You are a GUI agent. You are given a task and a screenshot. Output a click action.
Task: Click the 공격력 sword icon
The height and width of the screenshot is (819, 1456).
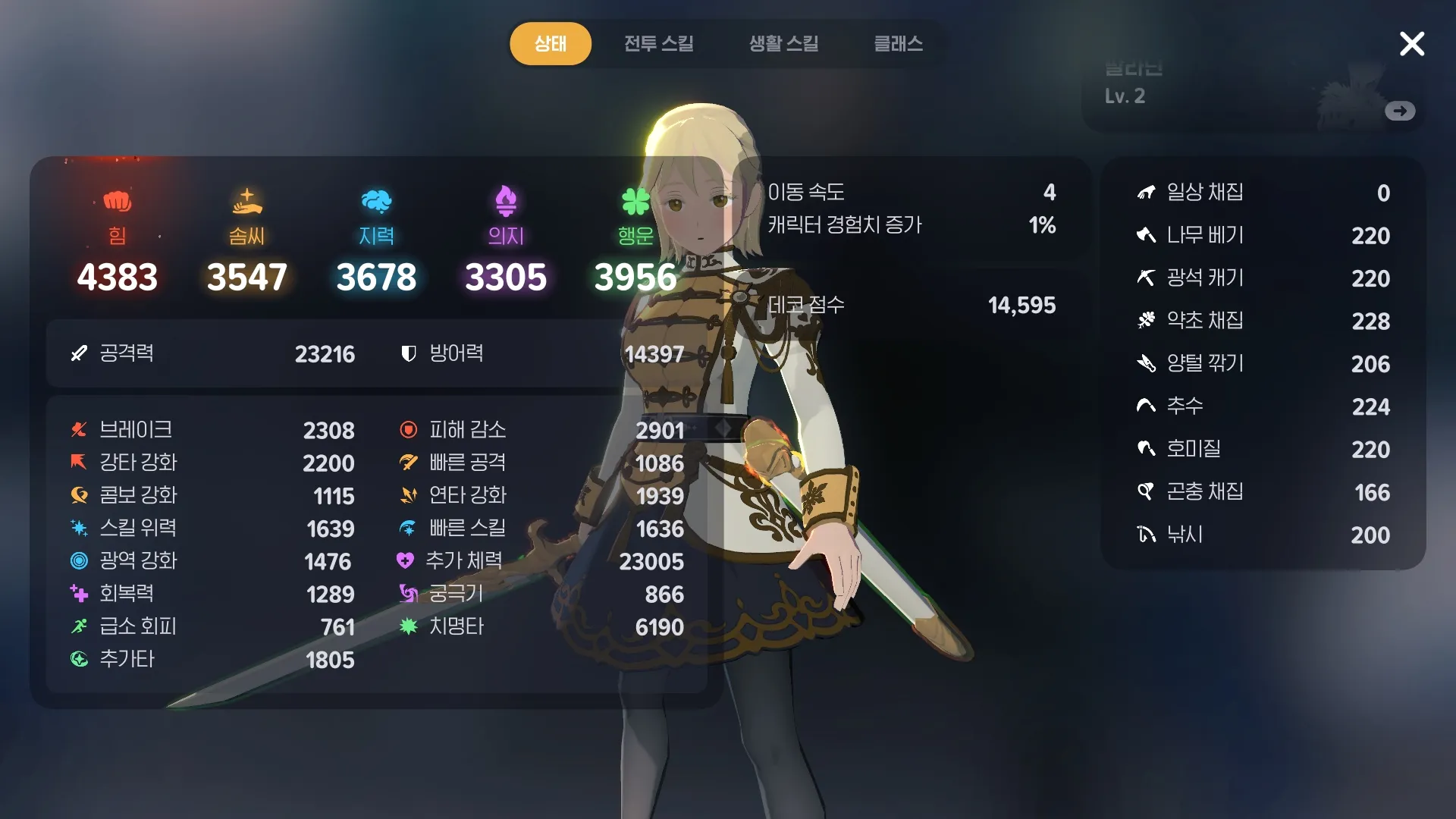[x=78, y=353]
